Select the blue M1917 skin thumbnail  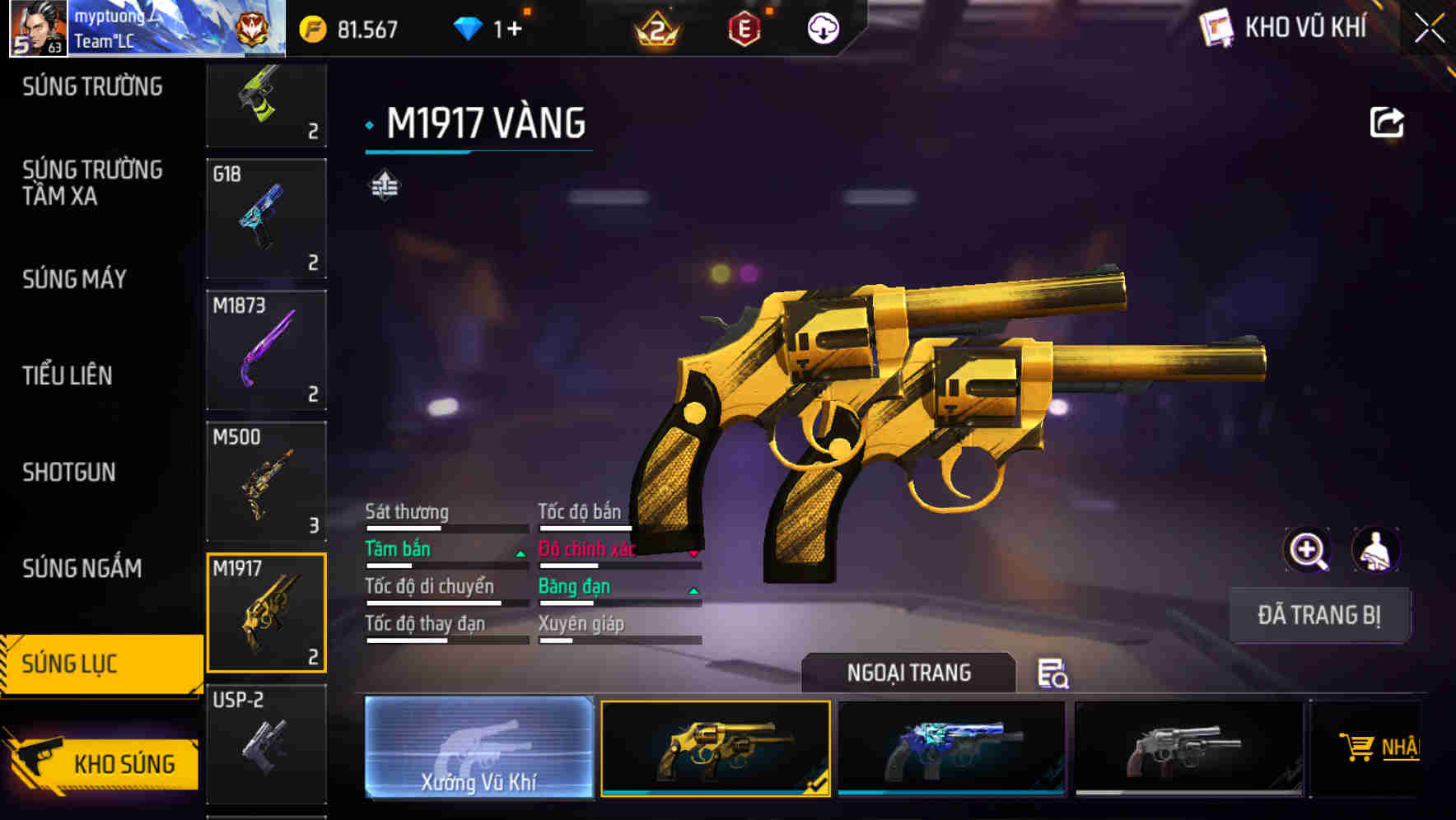click(x=951, y=748)
